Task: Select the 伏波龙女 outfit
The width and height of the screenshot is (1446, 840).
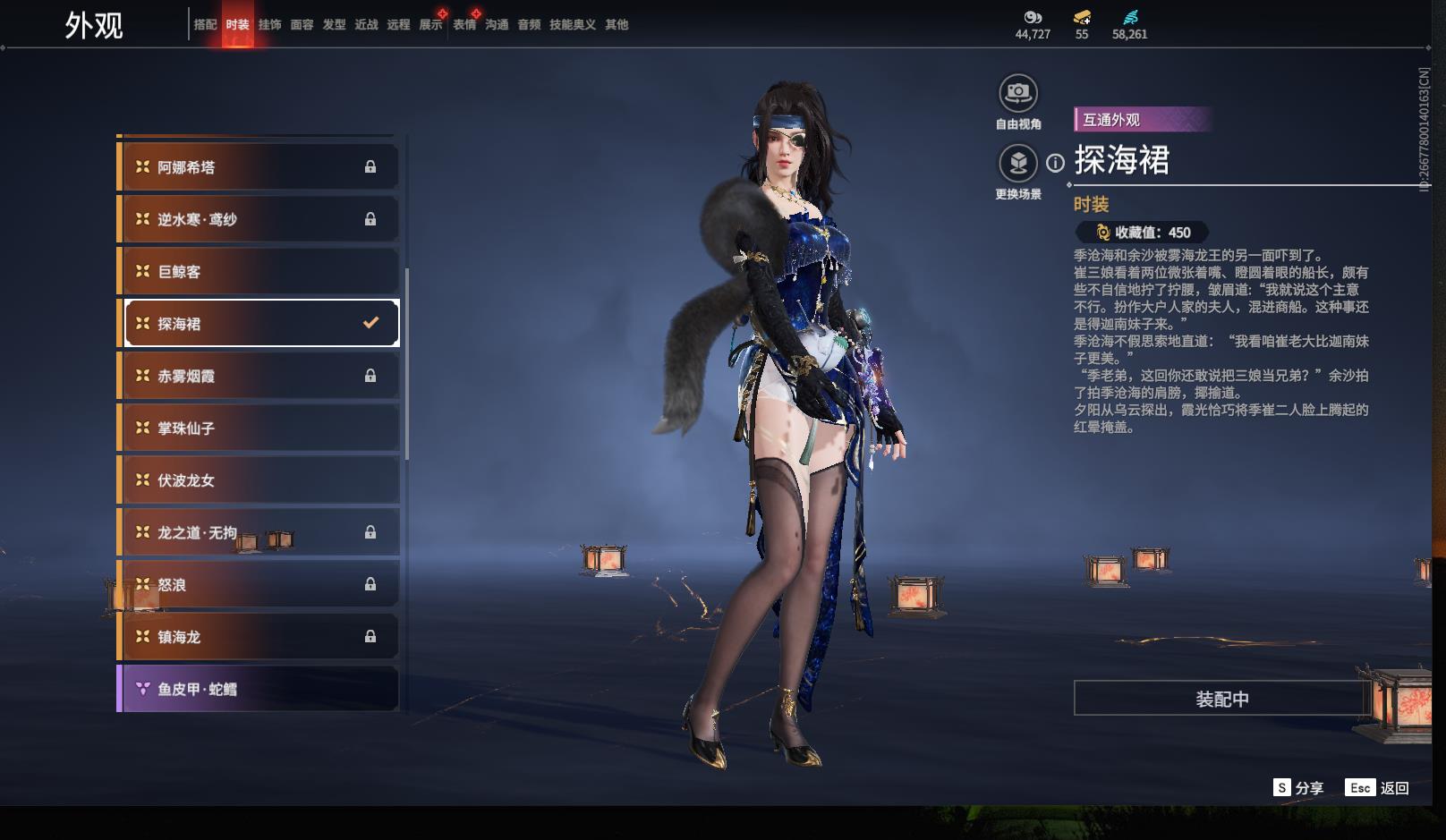Action: click(x=259, y=480)
